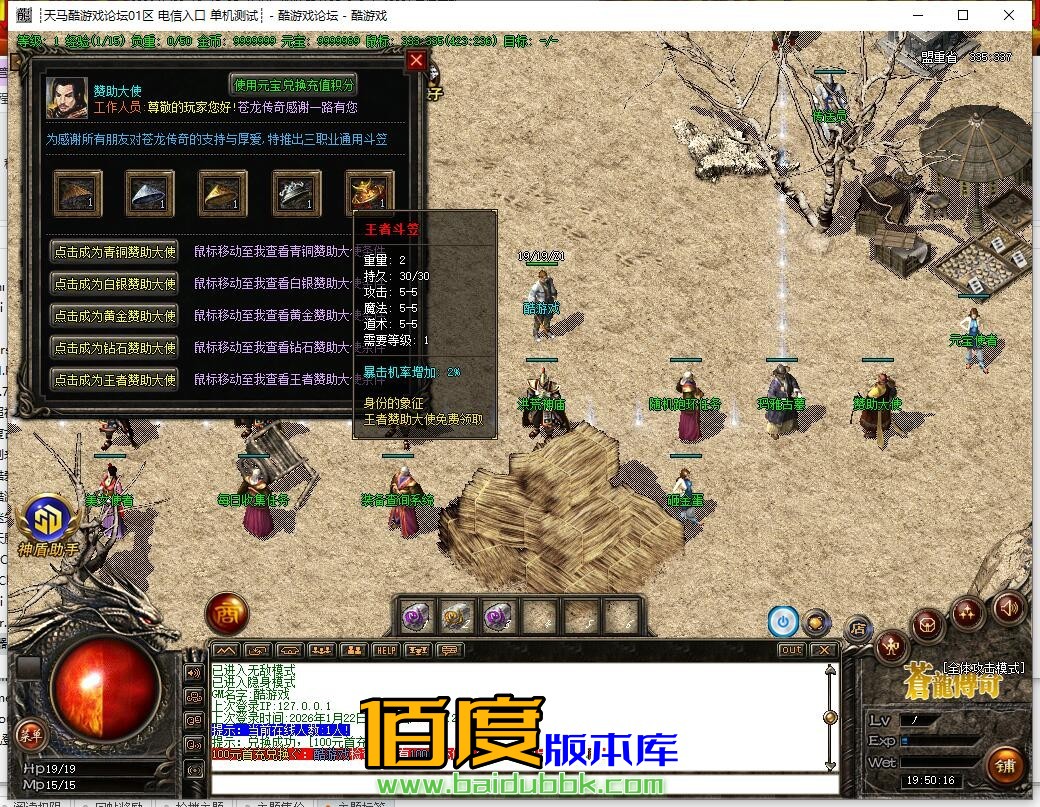Open the round red 商 shop button
Viewport: 1040px width, 807px height.
(227, 614)
